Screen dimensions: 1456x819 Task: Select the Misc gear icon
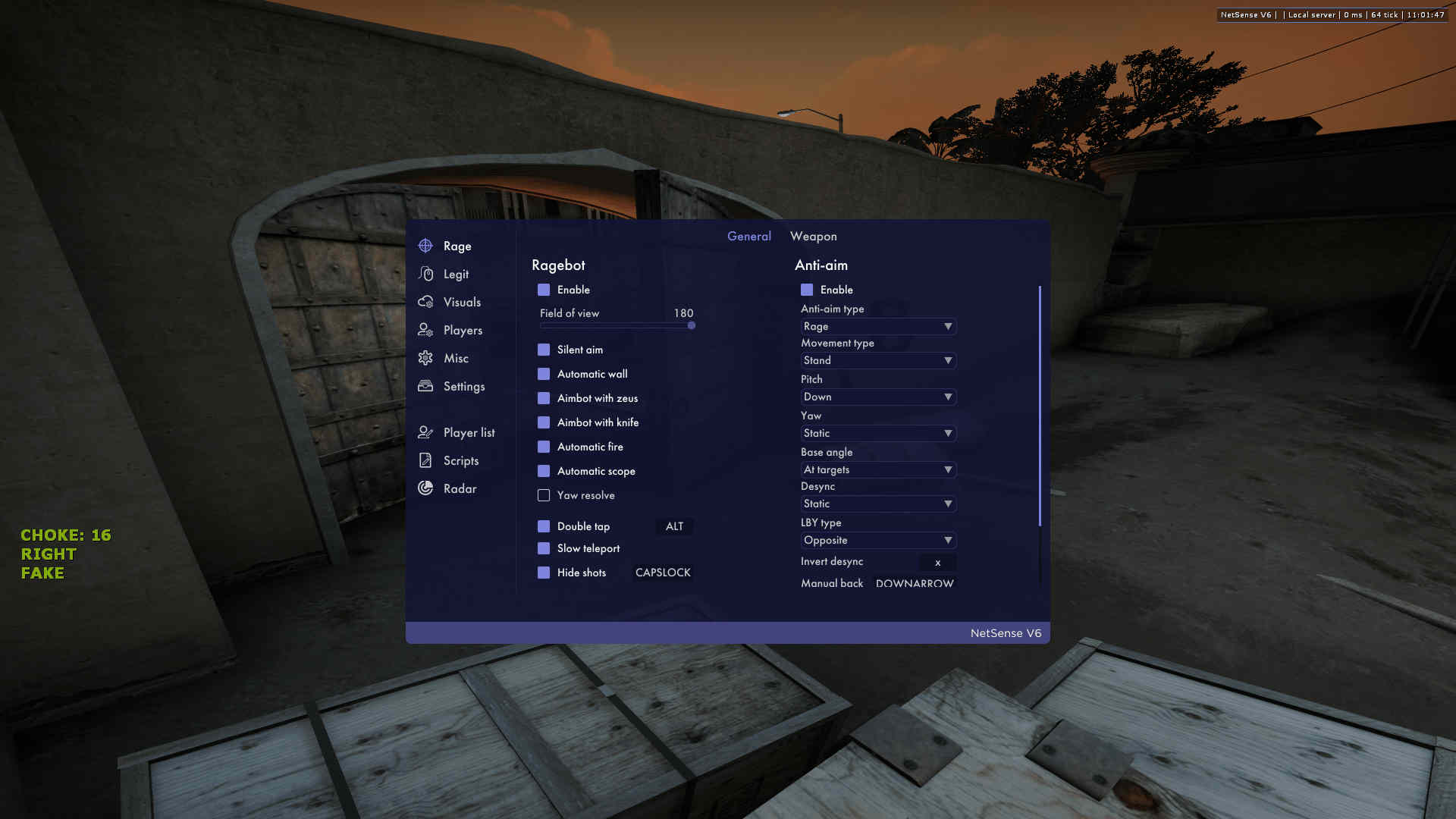[x=427, y=358]
